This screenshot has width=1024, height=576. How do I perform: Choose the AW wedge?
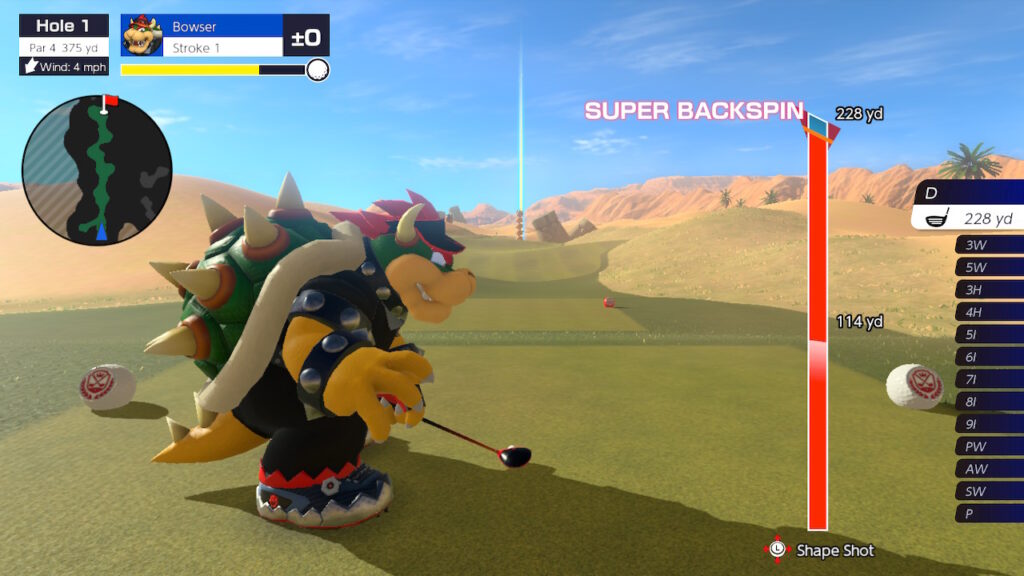tap(989, 468)
